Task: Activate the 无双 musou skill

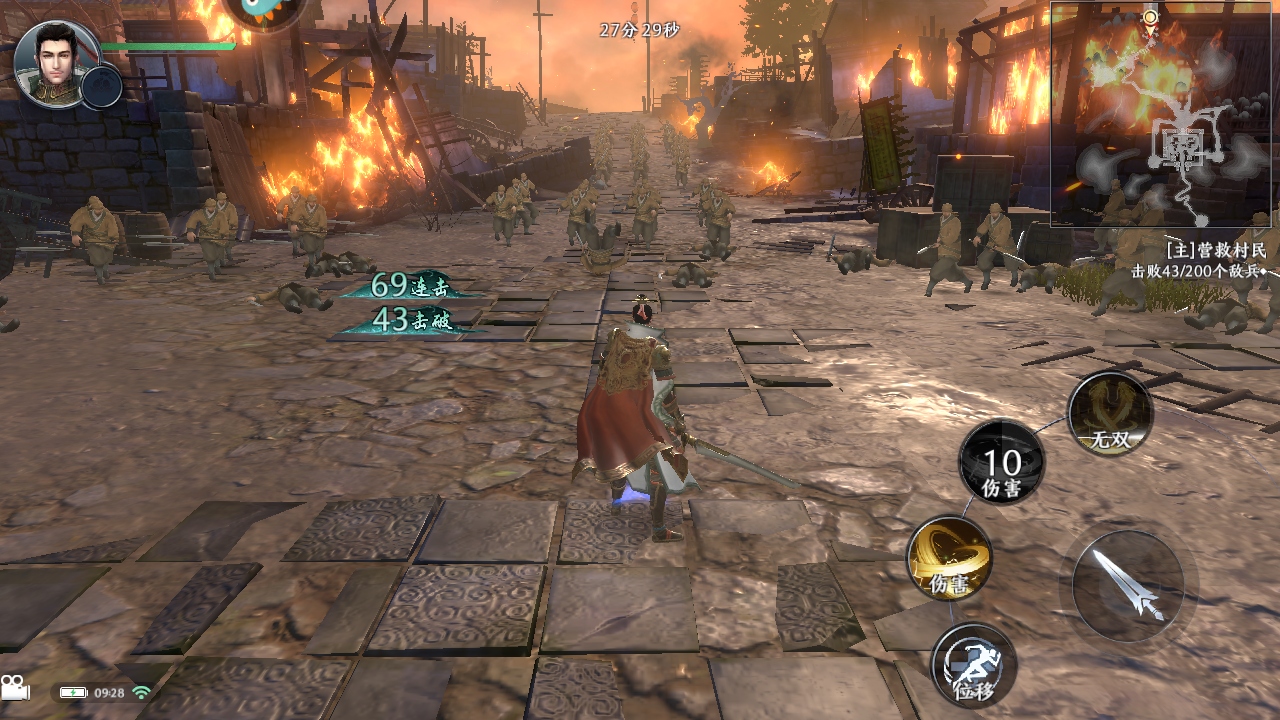Action: pyautogui.click(x=1110, y=413)
